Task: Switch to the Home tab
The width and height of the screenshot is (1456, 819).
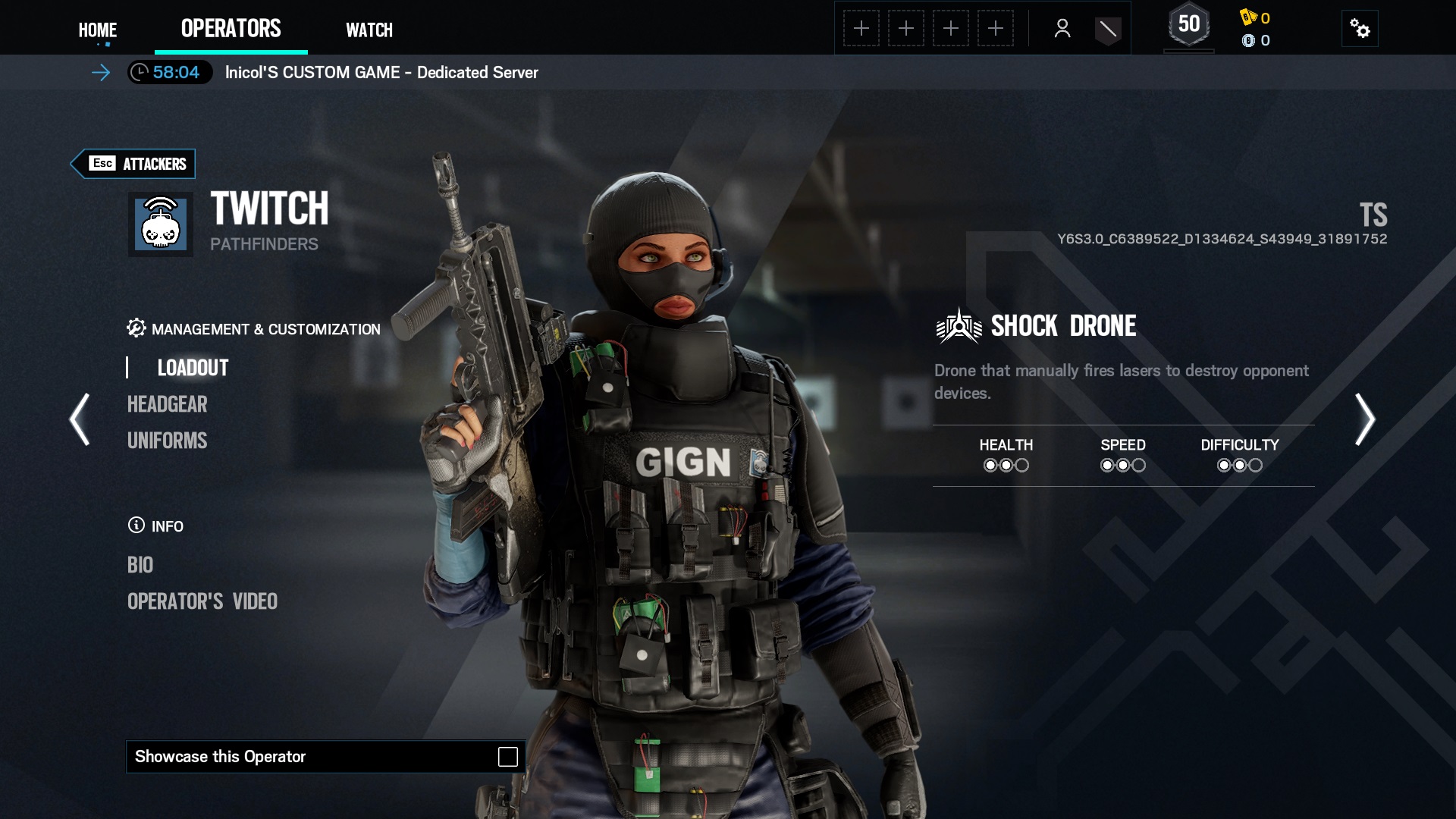Action: [98, 30]
